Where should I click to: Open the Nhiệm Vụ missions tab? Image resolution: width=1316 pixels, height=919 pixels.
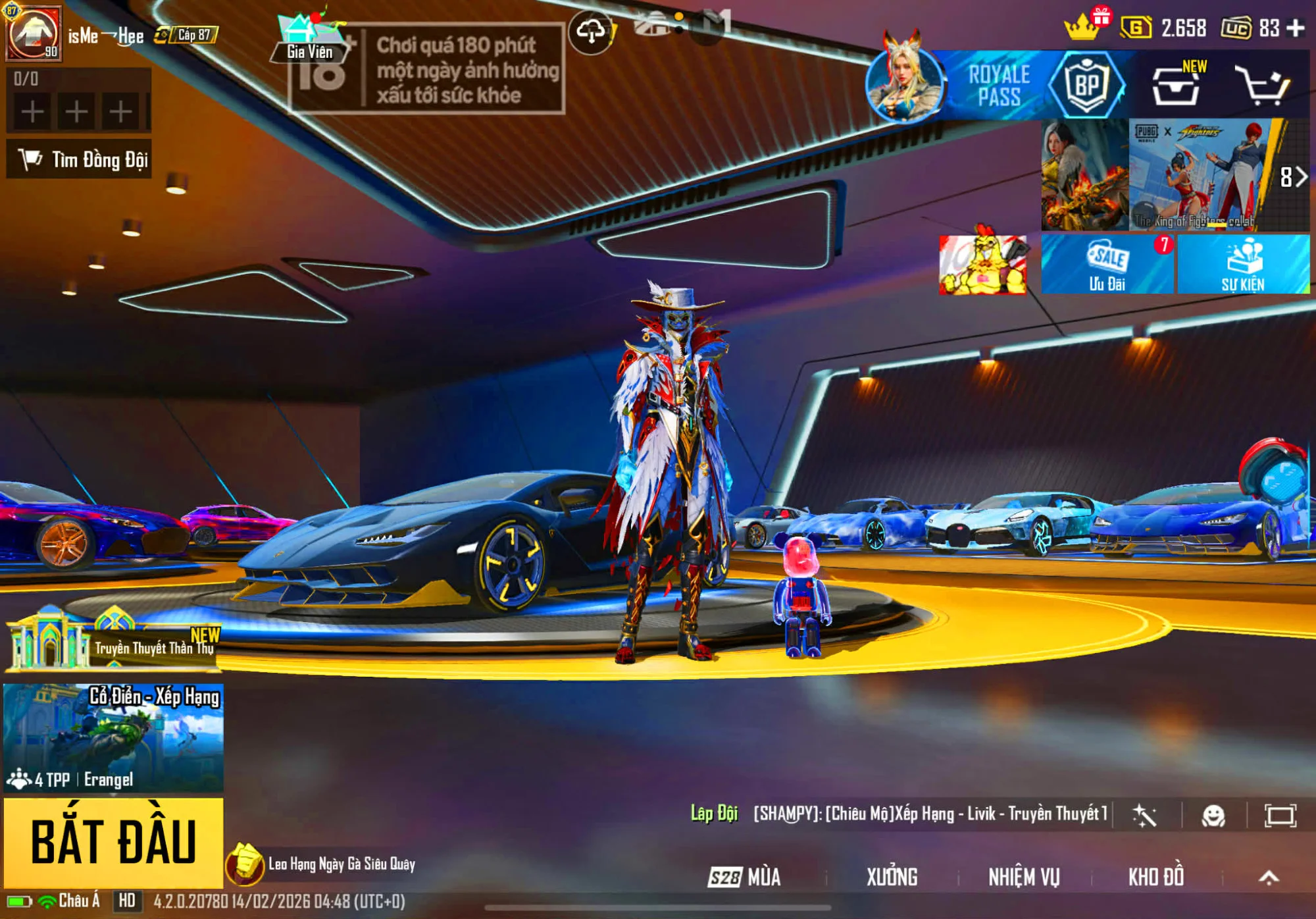[x=1024, y=877]
